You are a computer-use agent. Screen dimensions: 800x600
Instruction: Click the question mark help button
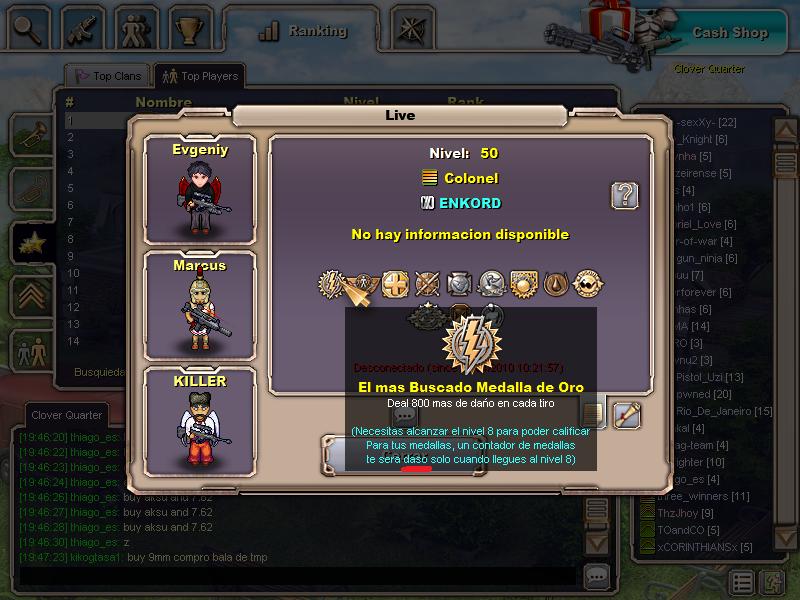(625, 195)
